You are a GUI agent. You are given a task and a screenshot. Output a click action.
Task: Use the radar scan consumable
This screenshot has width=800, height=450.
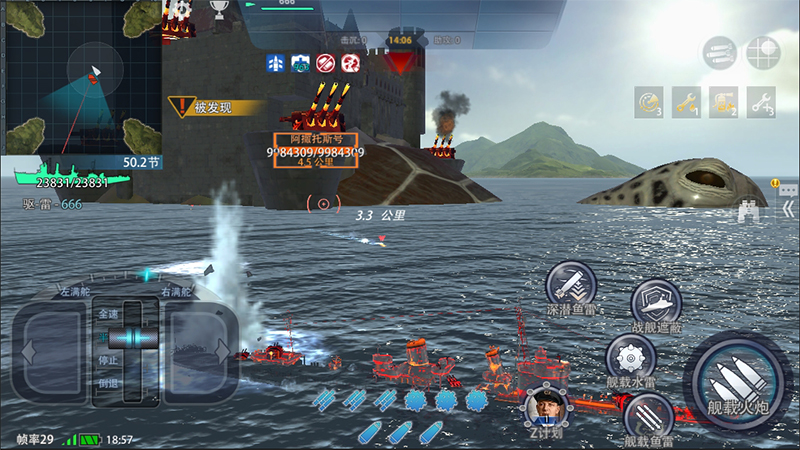[648, 100]
